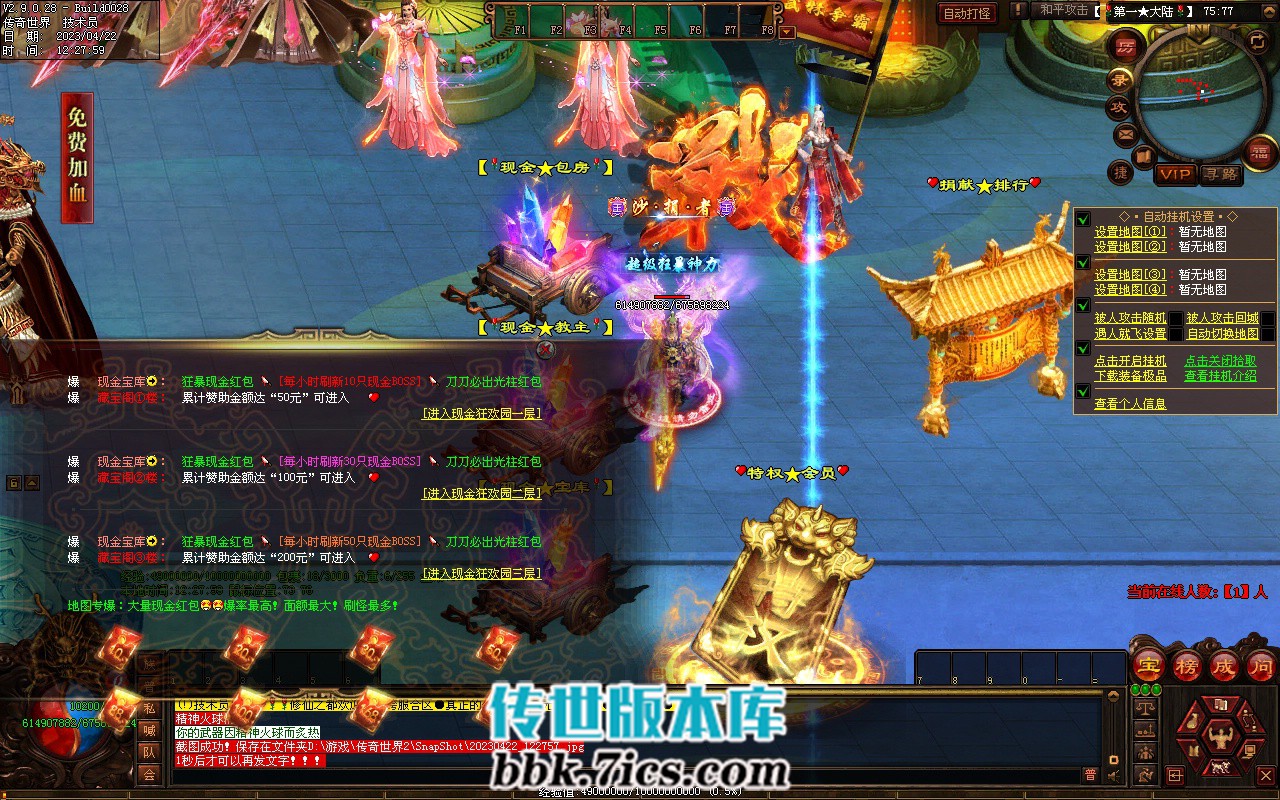
Task: Enter 现金狂欢园二层 via its link
Action: 481,493
